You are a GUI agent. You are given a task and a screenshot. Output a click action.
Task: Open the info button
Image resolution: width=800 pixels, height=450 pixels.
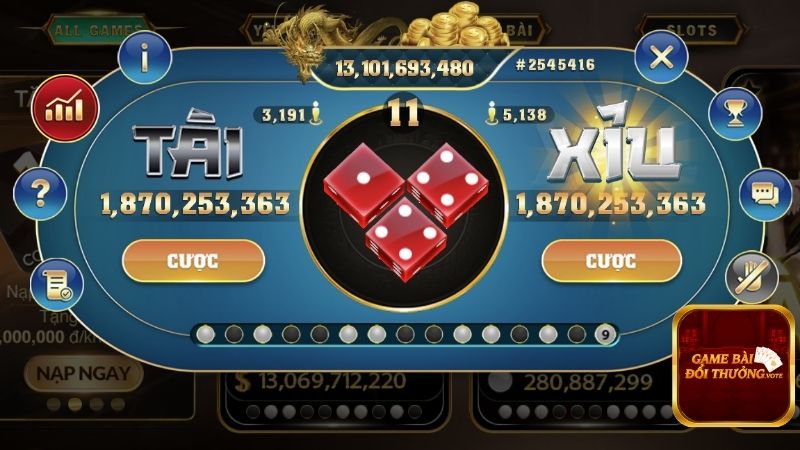pos(145,58)
